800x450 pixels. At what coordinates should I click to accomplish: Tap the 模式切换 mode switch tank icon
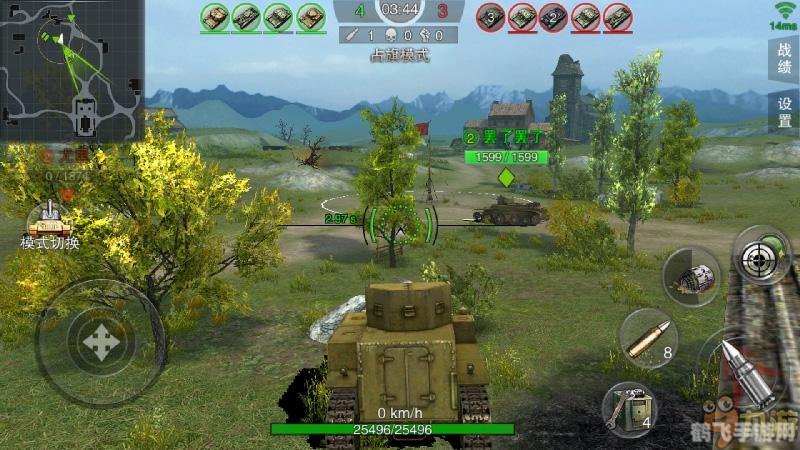click(49, 218)
